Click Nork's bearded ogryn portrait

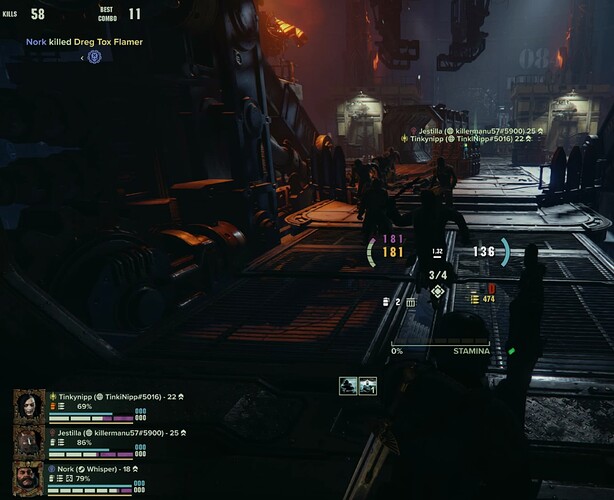point(29,476)
